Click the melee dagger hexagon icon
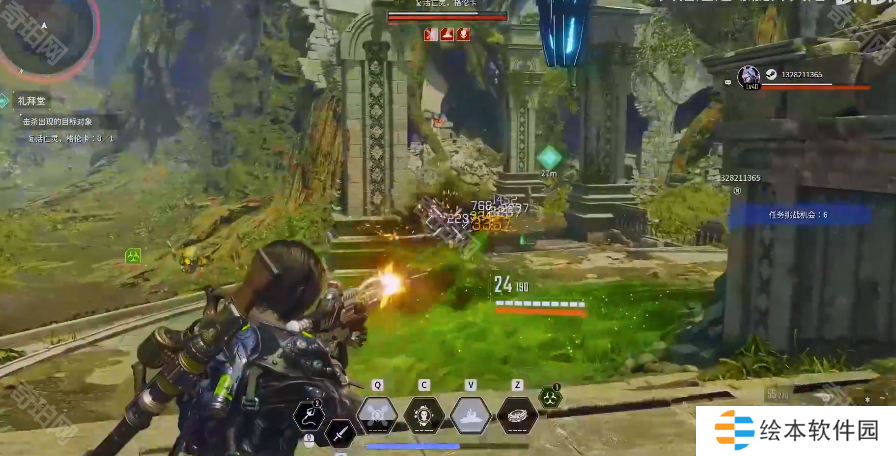 tap(340, 433)
